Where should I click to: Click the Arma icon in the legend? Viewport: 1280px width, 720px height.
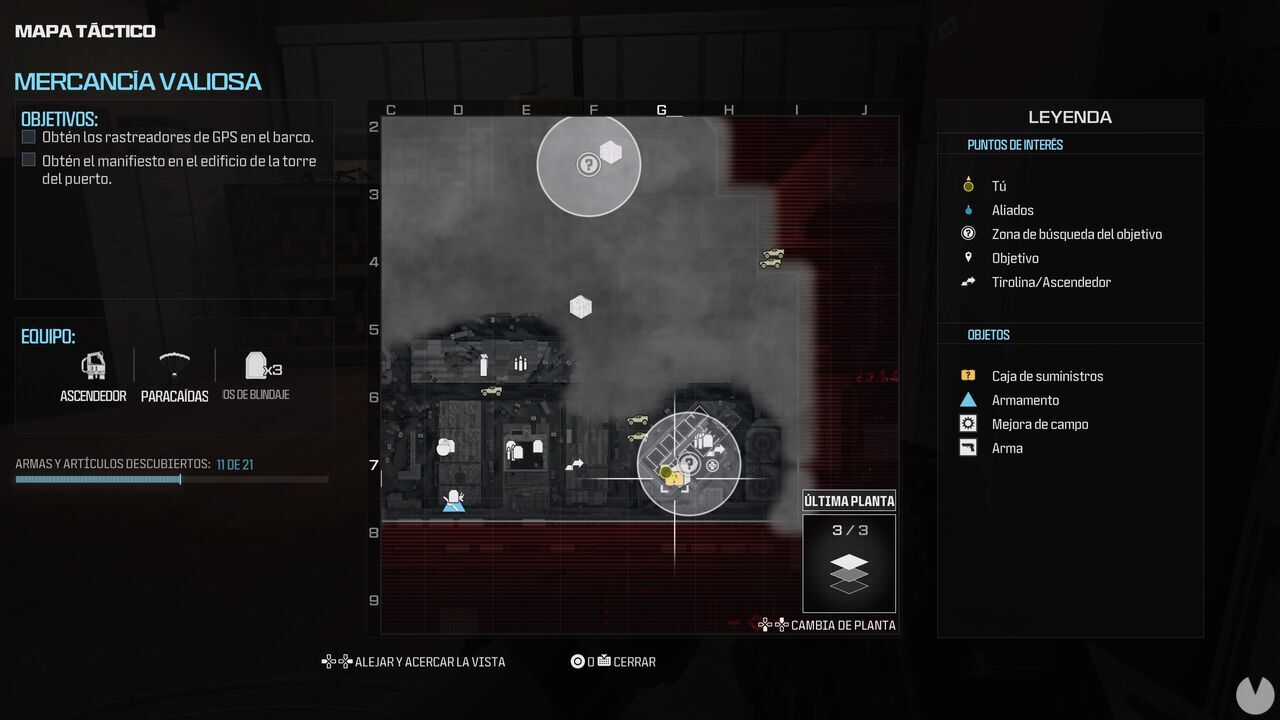[967, 448]
